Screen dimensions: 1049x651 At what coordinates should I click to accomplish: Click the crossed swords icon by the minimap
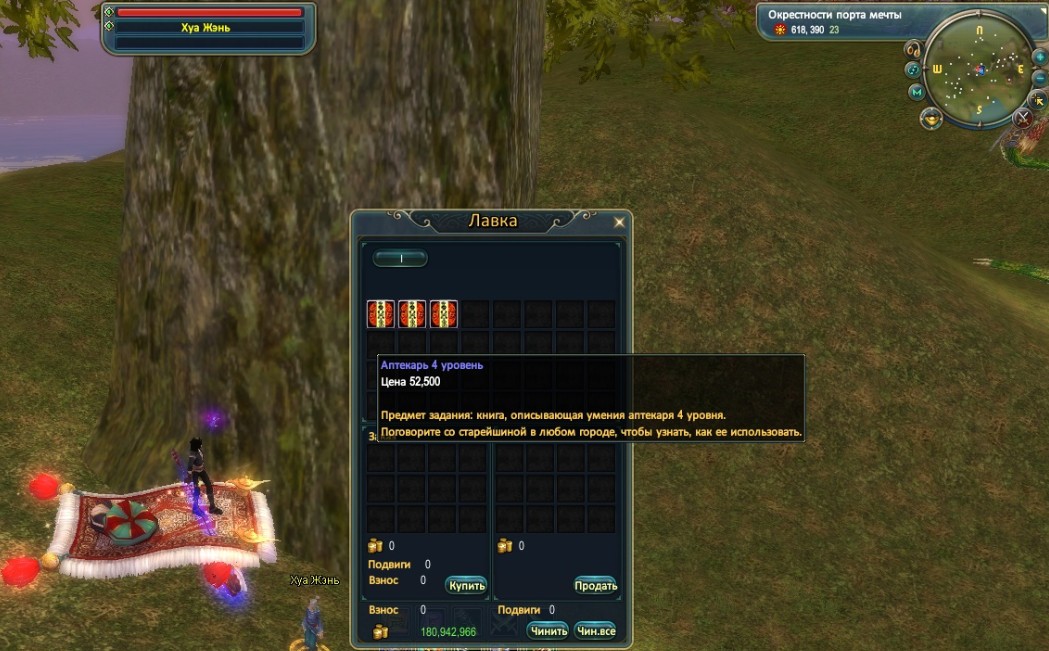1023,118
